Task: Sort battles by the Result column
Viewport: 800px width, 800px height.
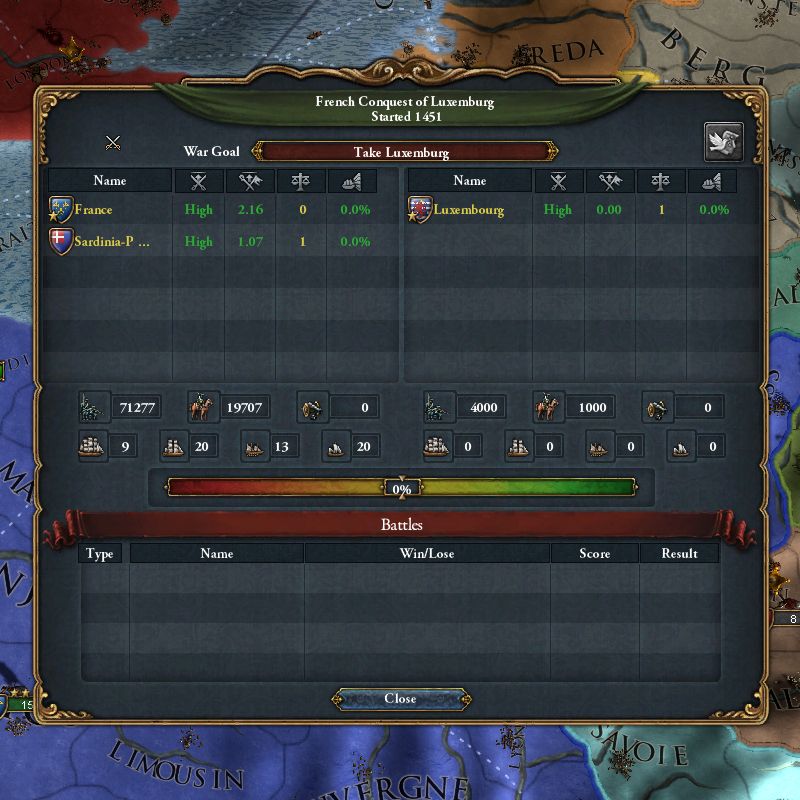Action: coord(679,553)
